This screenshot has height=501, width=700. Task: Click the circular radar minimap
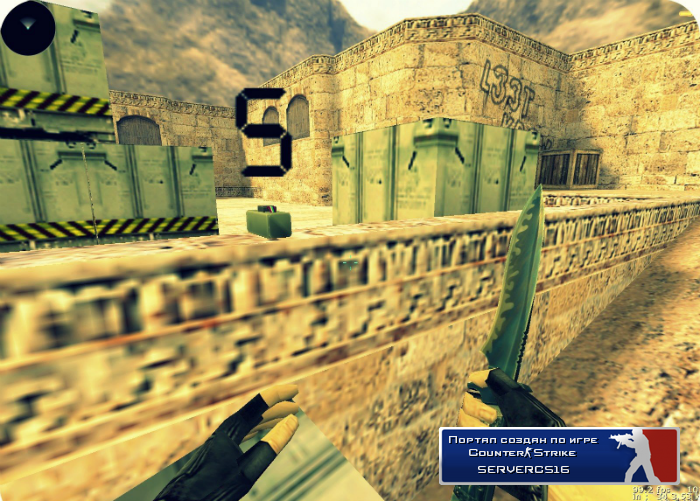click(28, 27)
